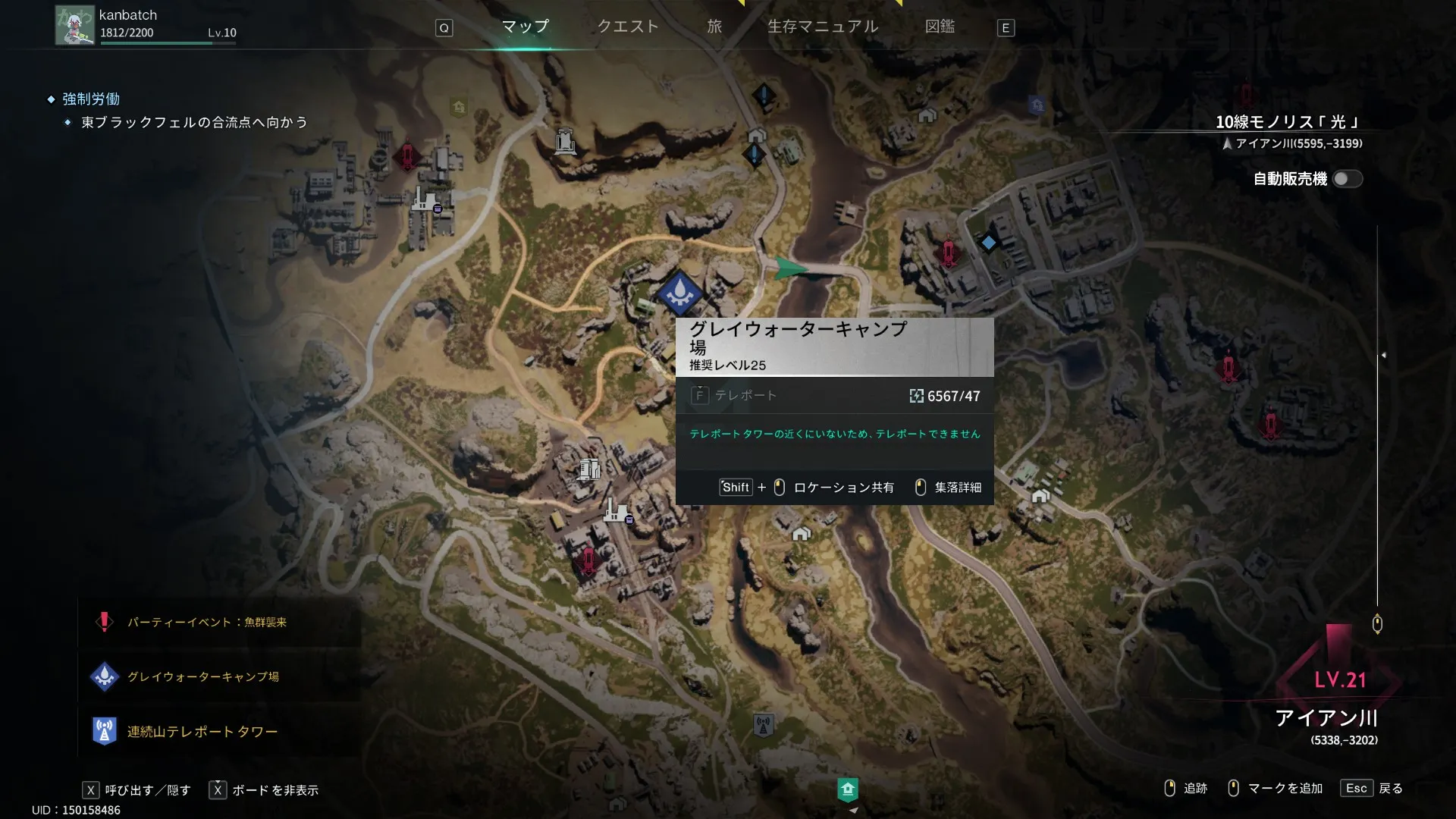The width and height of the screenshot is (1456, 819).
Task: Choose グレイウォーターキャンプ場 in the location list
Action: tap(202, 676)
